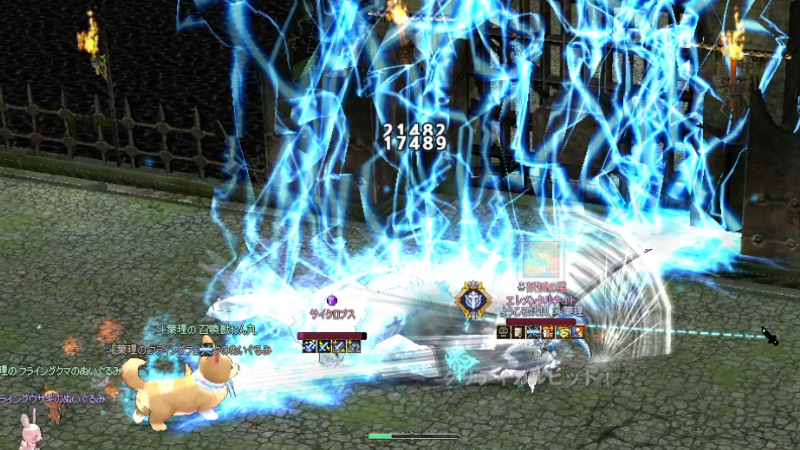Select the yellow swirl status icon
The height and width of the screenshot is (450, 800).
pyautogui.click(x=563, y=332)
